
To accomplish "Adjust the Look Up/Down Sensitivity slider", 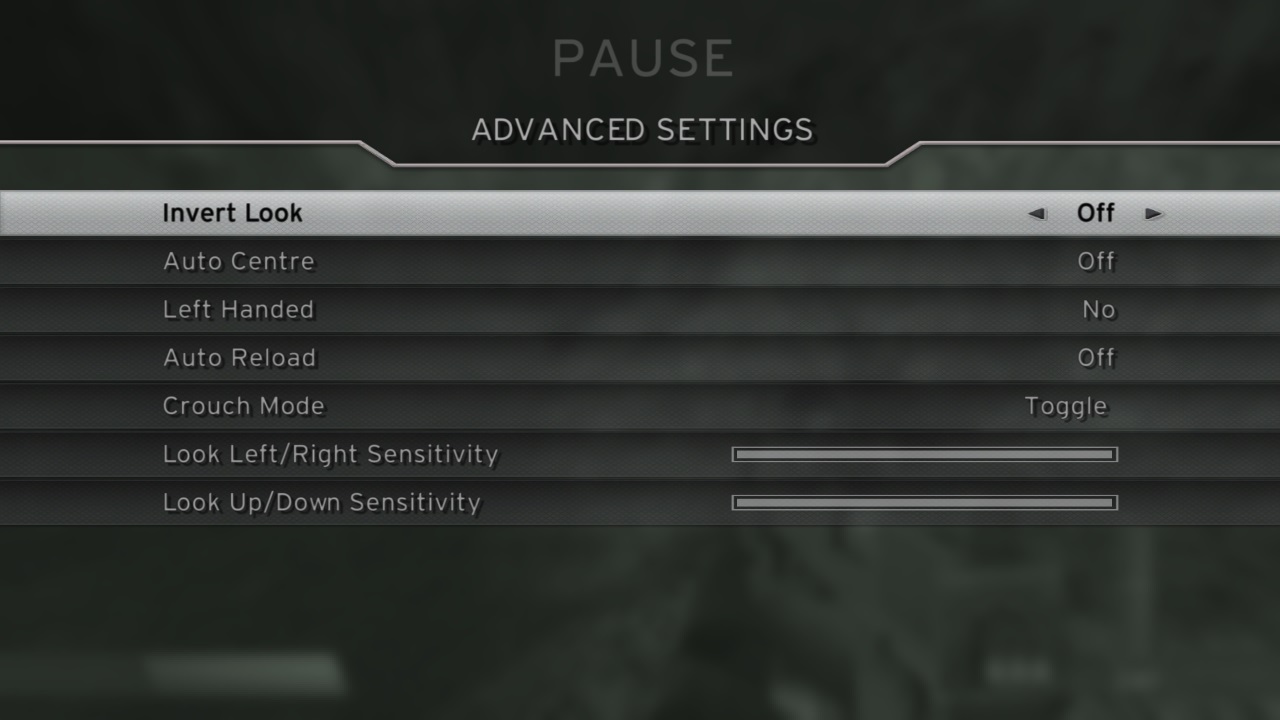I will [x=924, y=502].
